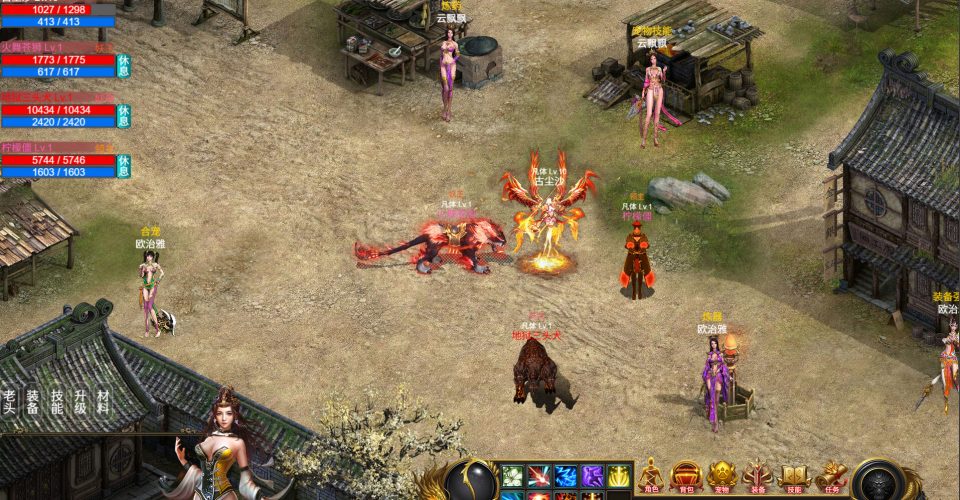The image size is (960, 500).
Task: Switch to the vertical 技能 tab on the left
Action: (x=57, y=401)
